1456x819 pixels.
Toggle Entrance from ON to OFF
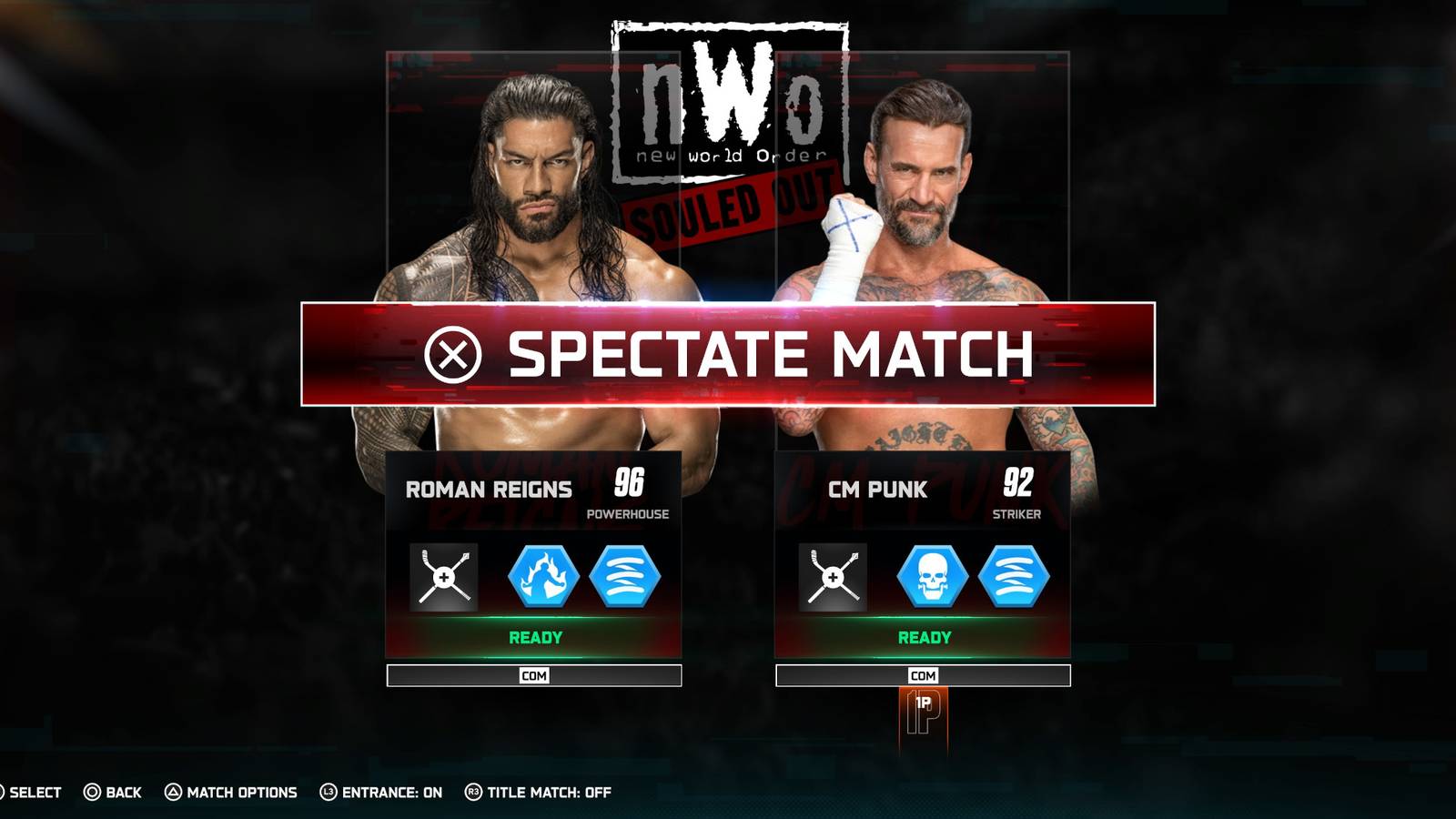tap(382, 793)
